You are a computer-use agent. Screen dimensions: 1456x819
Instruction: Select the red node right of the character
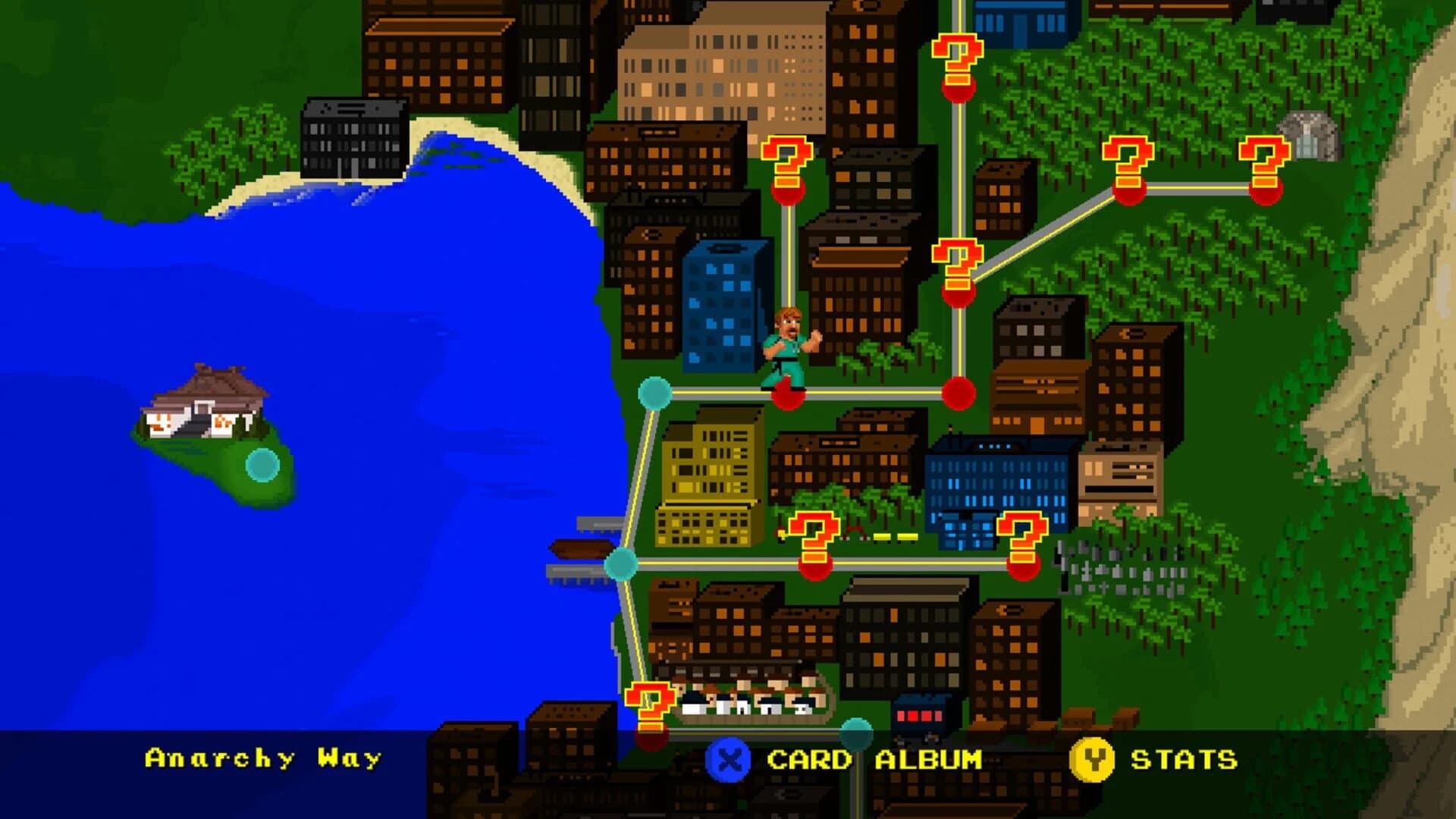coord(959,391)
